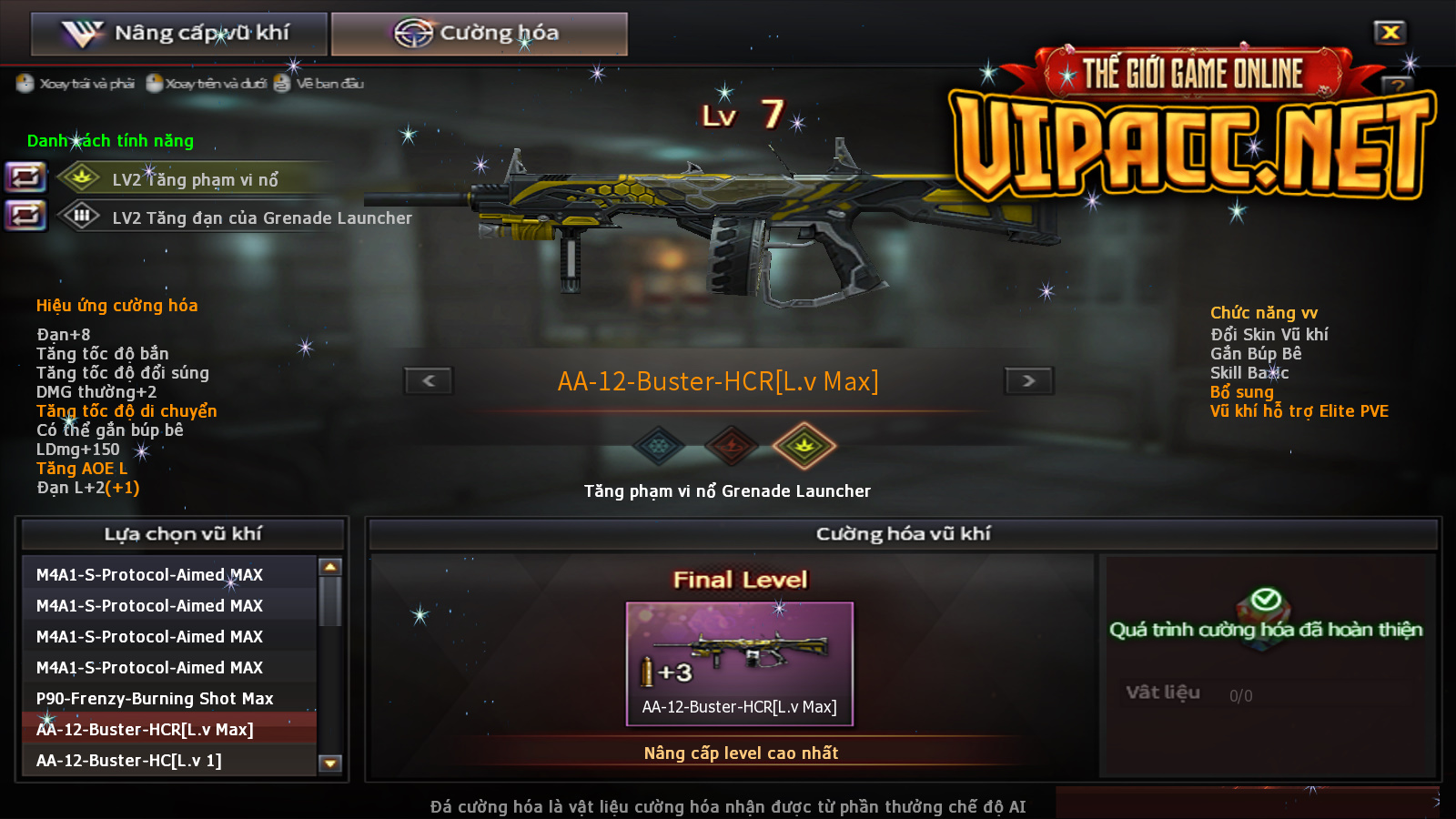Close the weapon upgrade window
This screenshot has height=819, width=1456.
tap(1390, 33)
